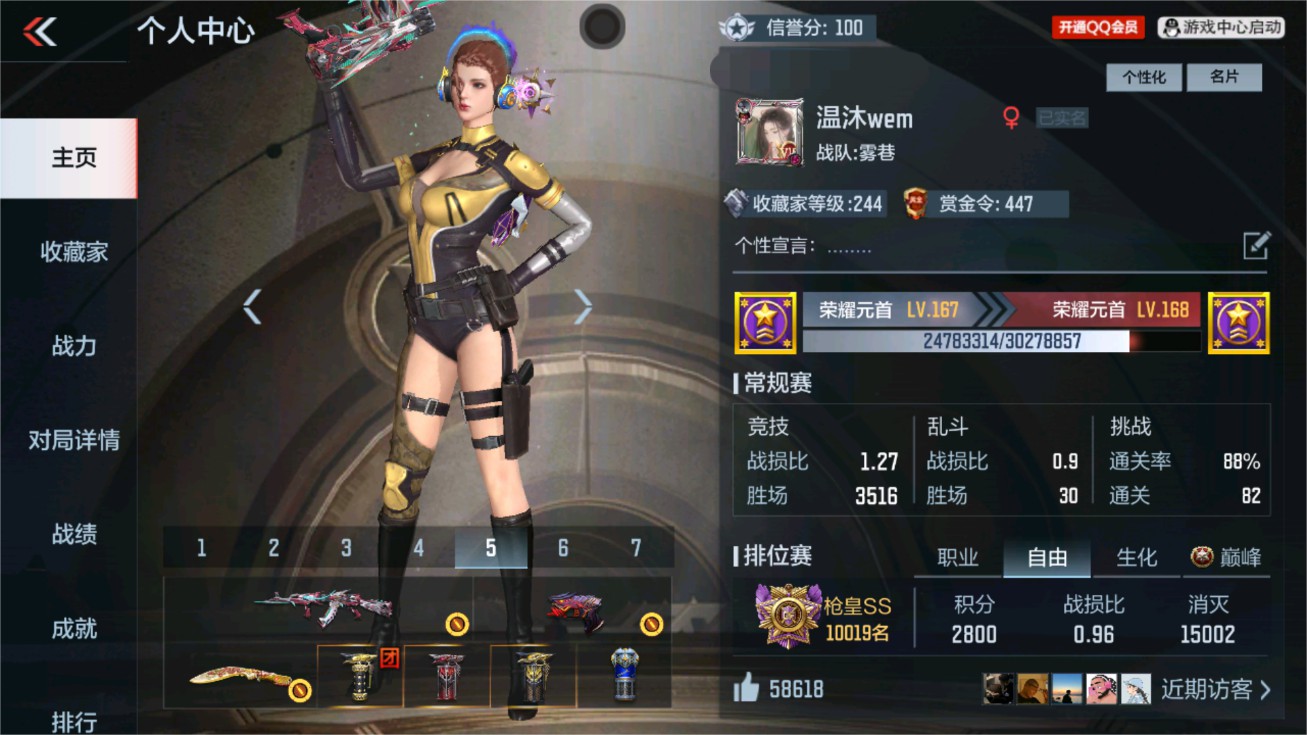
Task: Select weapon slot 5 tab
Action: [x=491, y=548]
